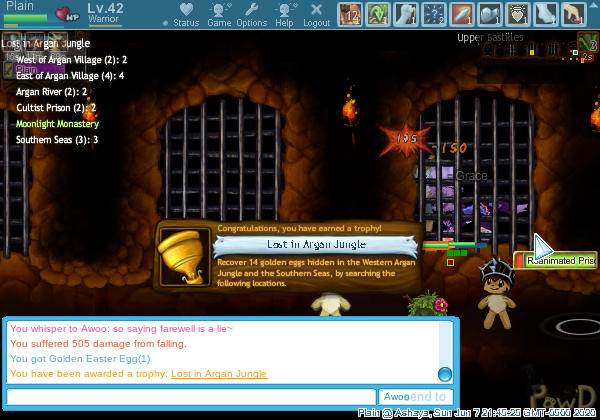Log out using the Logout button

point(316,14)
